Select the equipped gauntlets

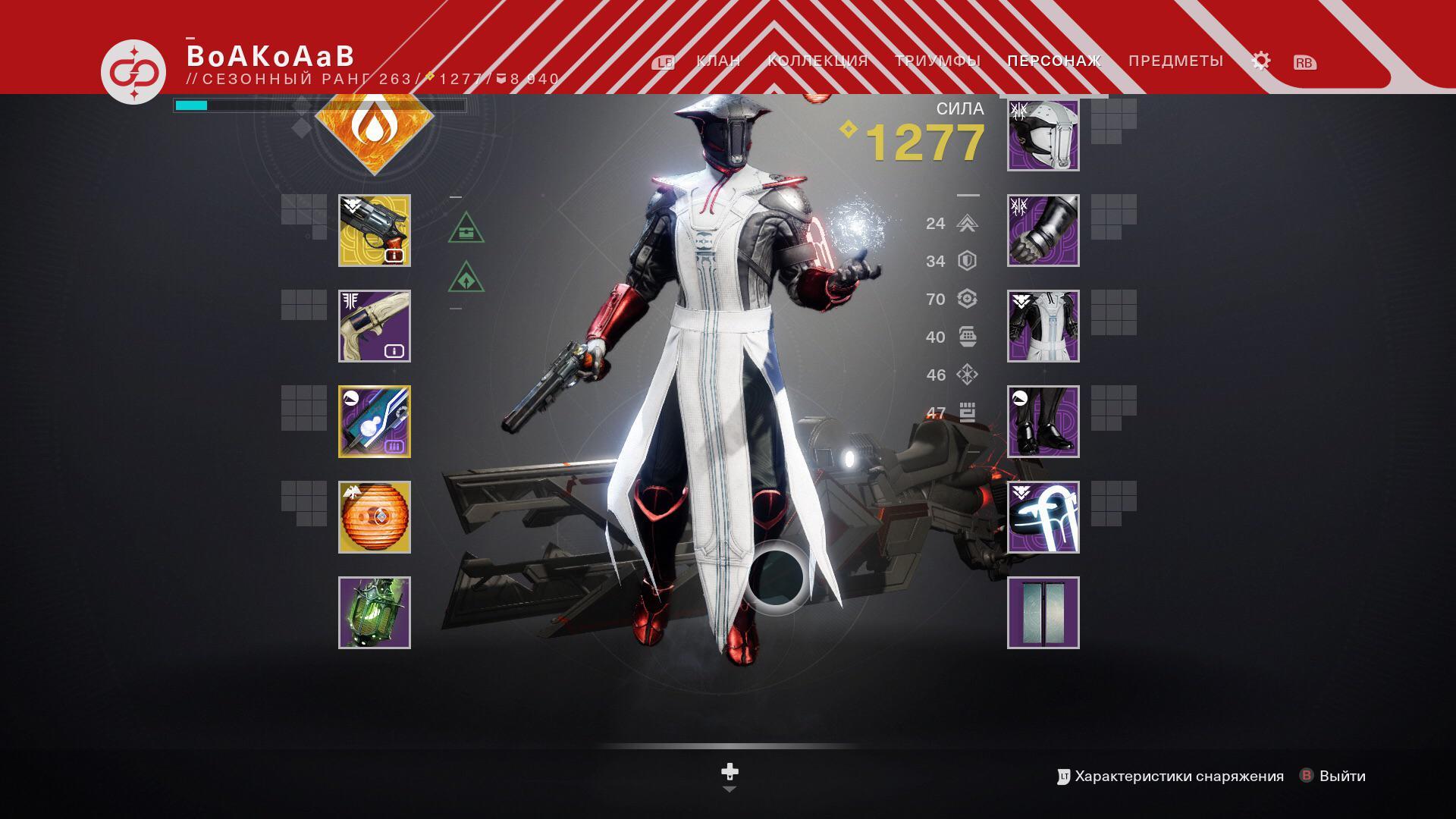point(1043,230)
